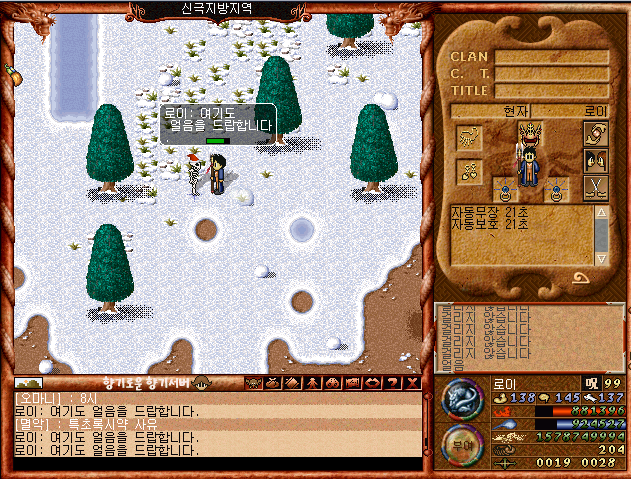Click the skull-face icon in the menu bar
The width and height of the screenshot is (631, 479).
tap(253, 382)
